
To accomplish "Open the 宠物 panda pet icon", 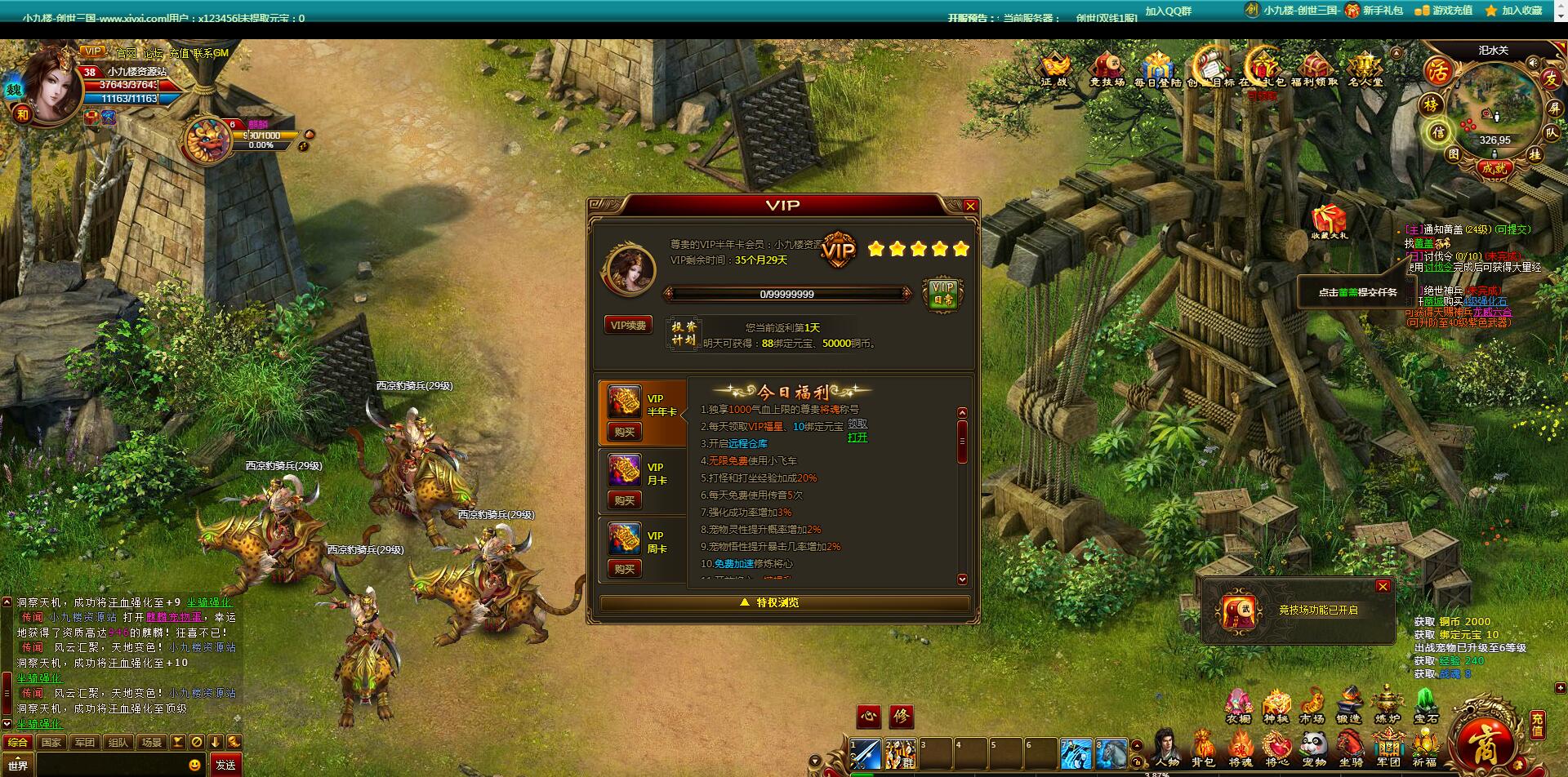I will (x=1314, y=743).
